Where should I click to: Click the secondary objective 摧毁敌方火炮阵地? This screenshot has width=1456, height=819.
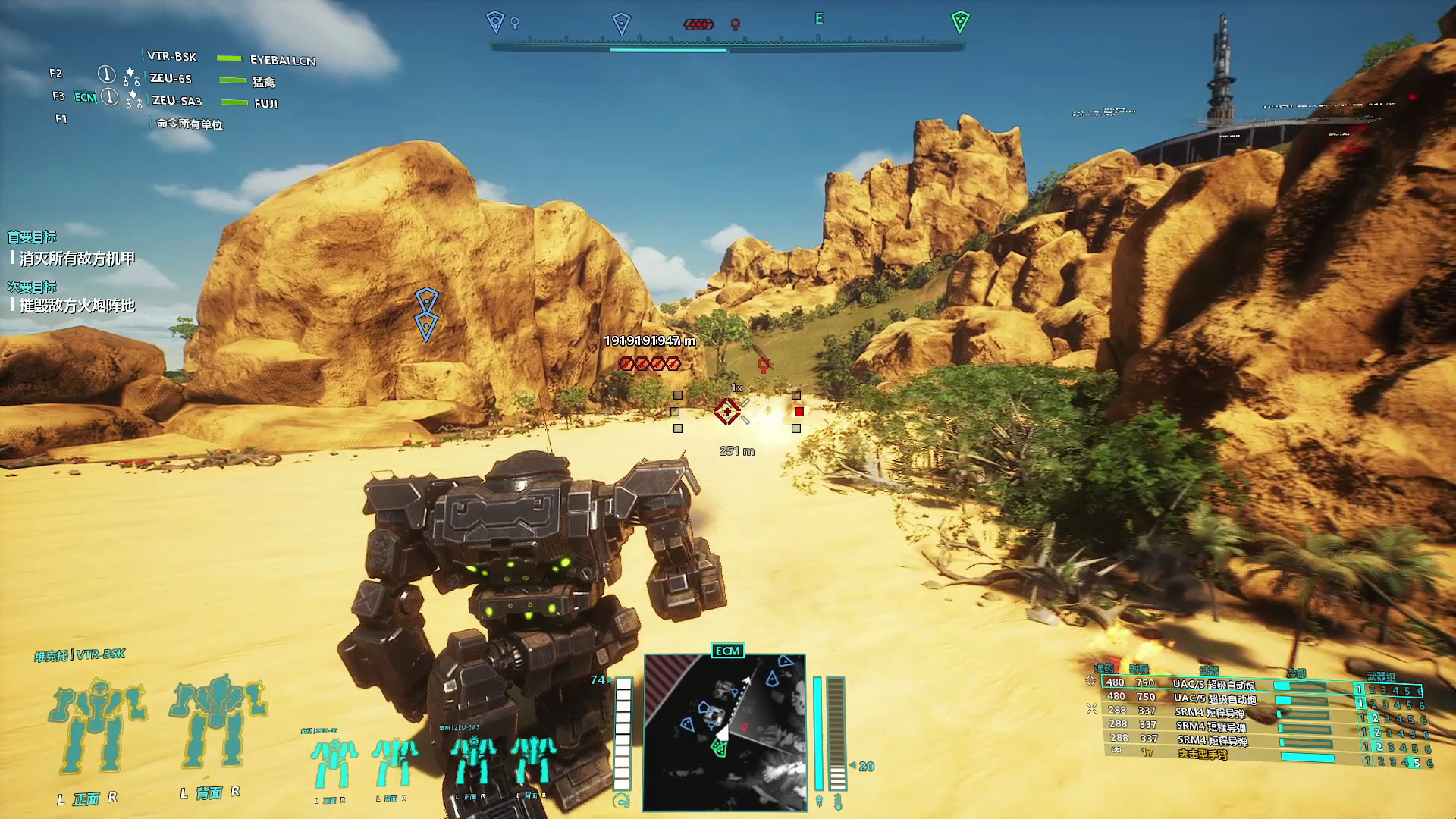point(77,306)
